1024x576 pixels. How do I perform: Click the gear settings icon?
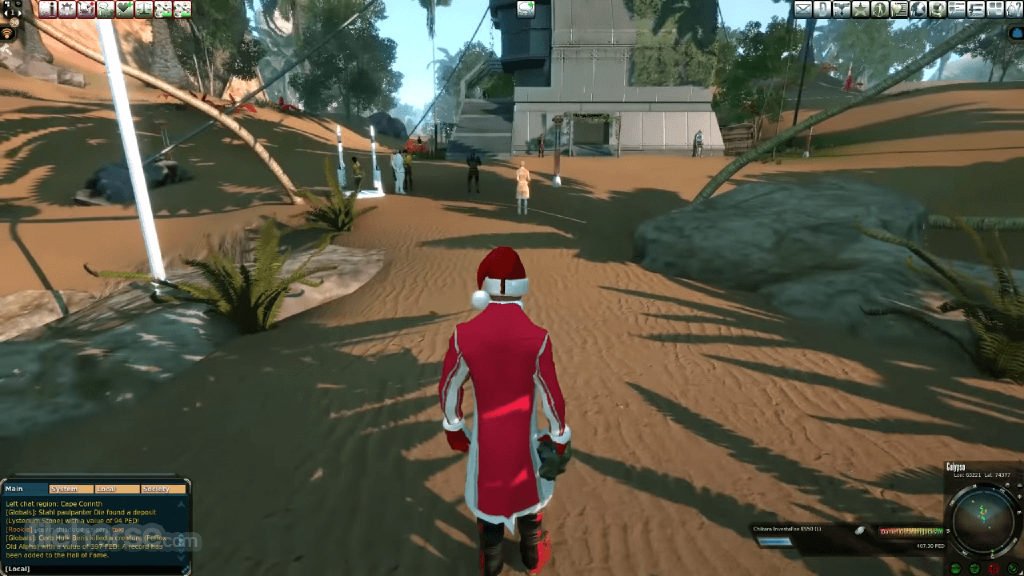click(67, 9)
